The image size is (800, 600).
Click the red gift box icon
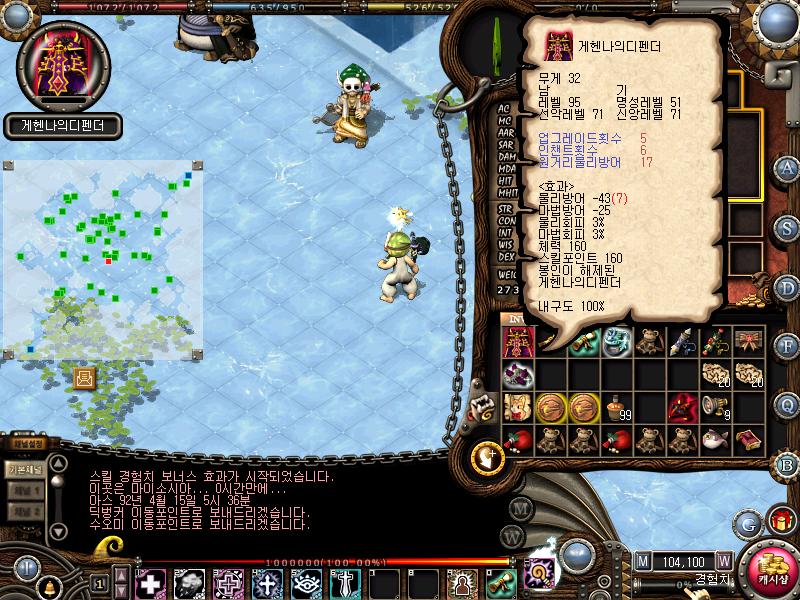click(x=779, y=521)
